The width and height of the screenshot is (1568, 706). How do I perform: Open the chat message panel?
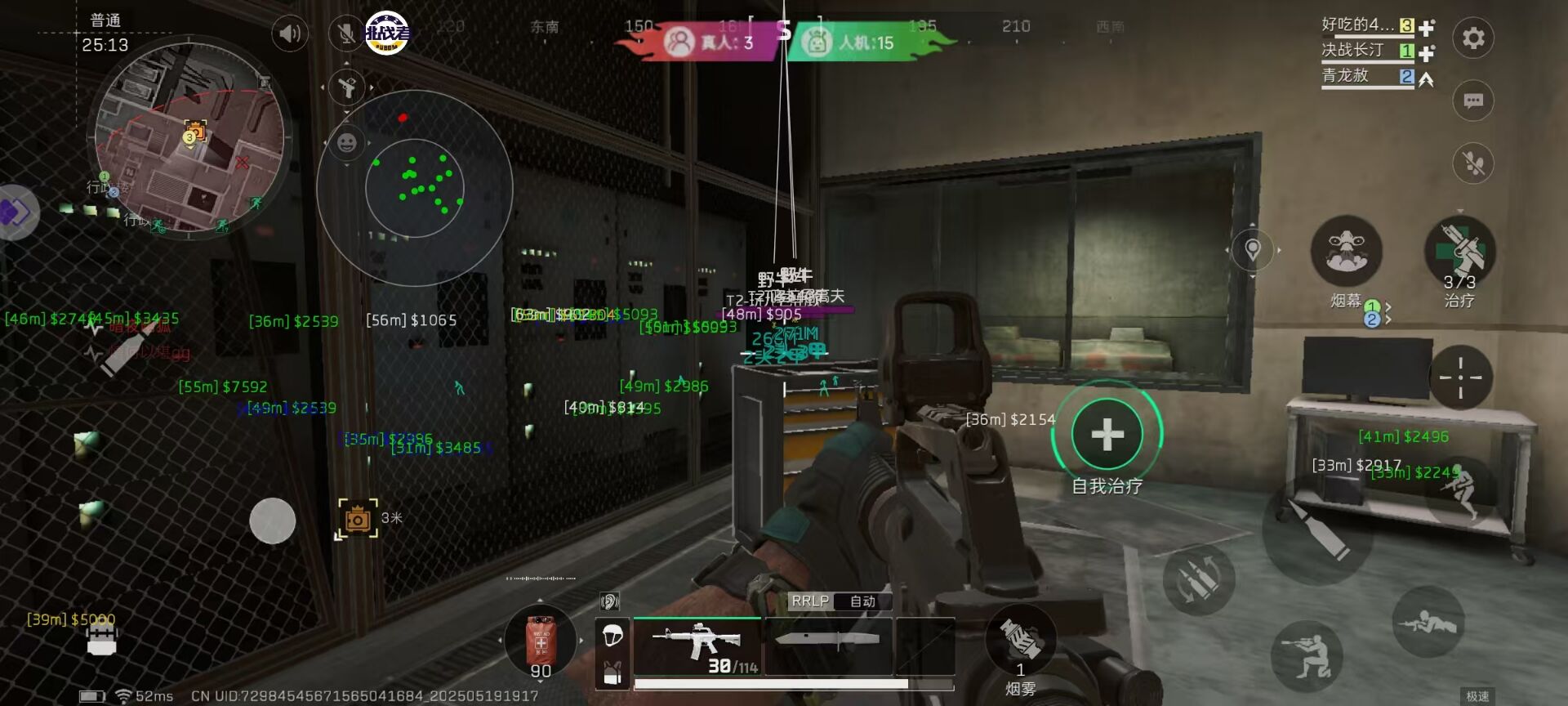1473,101
